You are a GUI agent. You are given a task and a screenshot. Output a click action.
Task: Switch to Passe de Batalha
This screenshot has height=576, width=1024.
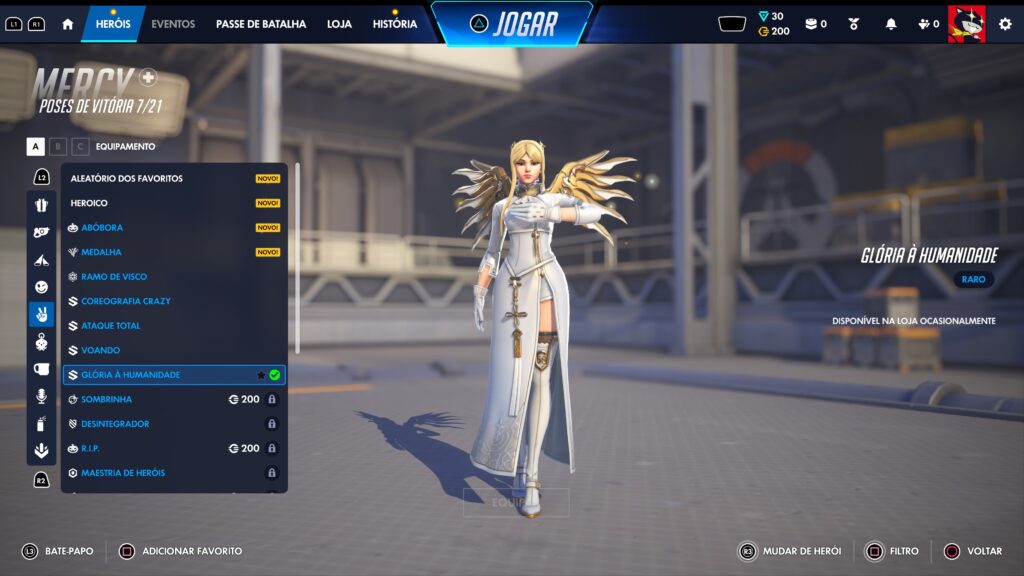click(261, 24)
